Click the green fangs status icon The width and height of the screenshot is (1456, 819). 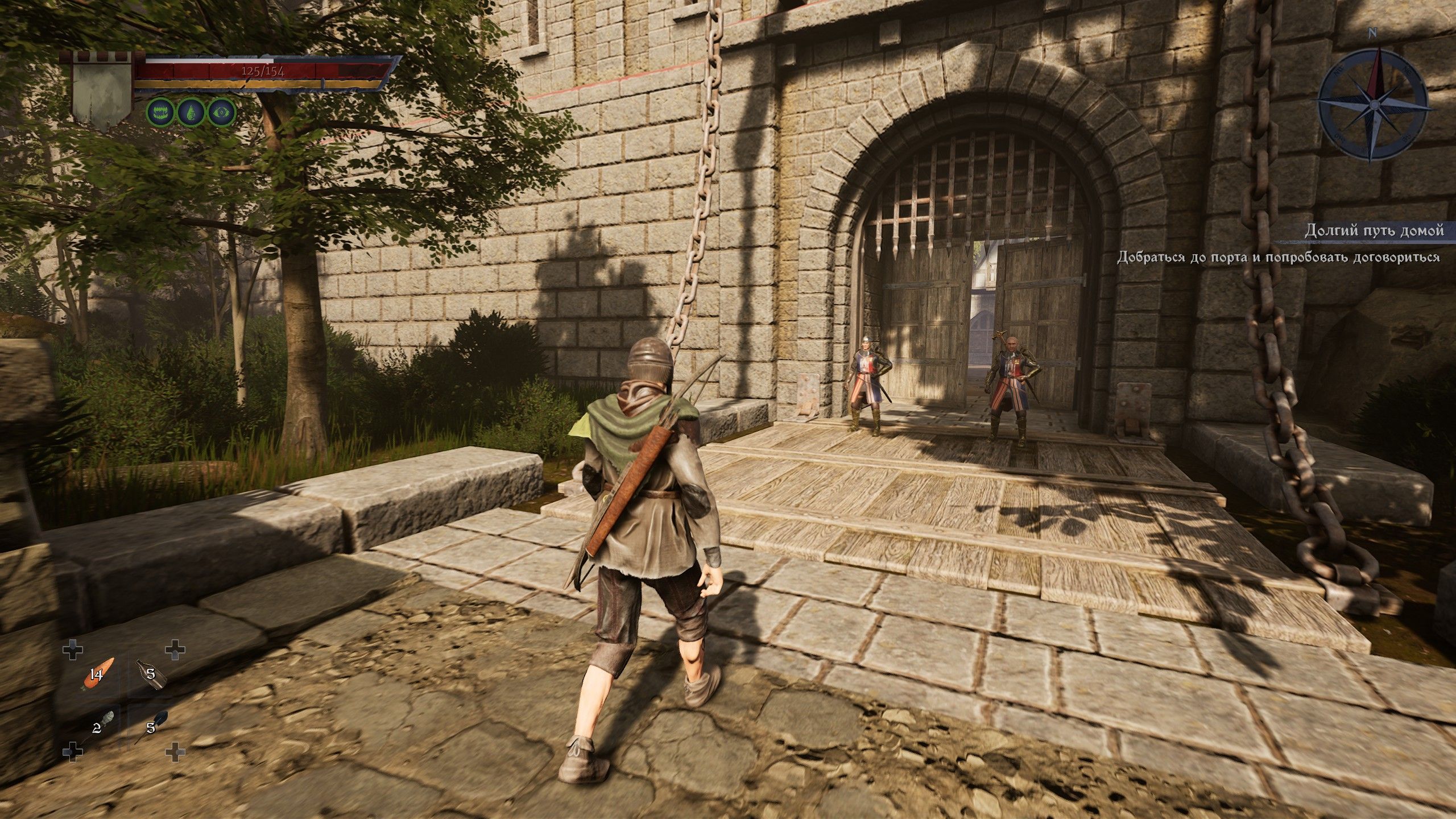point(160,113)
